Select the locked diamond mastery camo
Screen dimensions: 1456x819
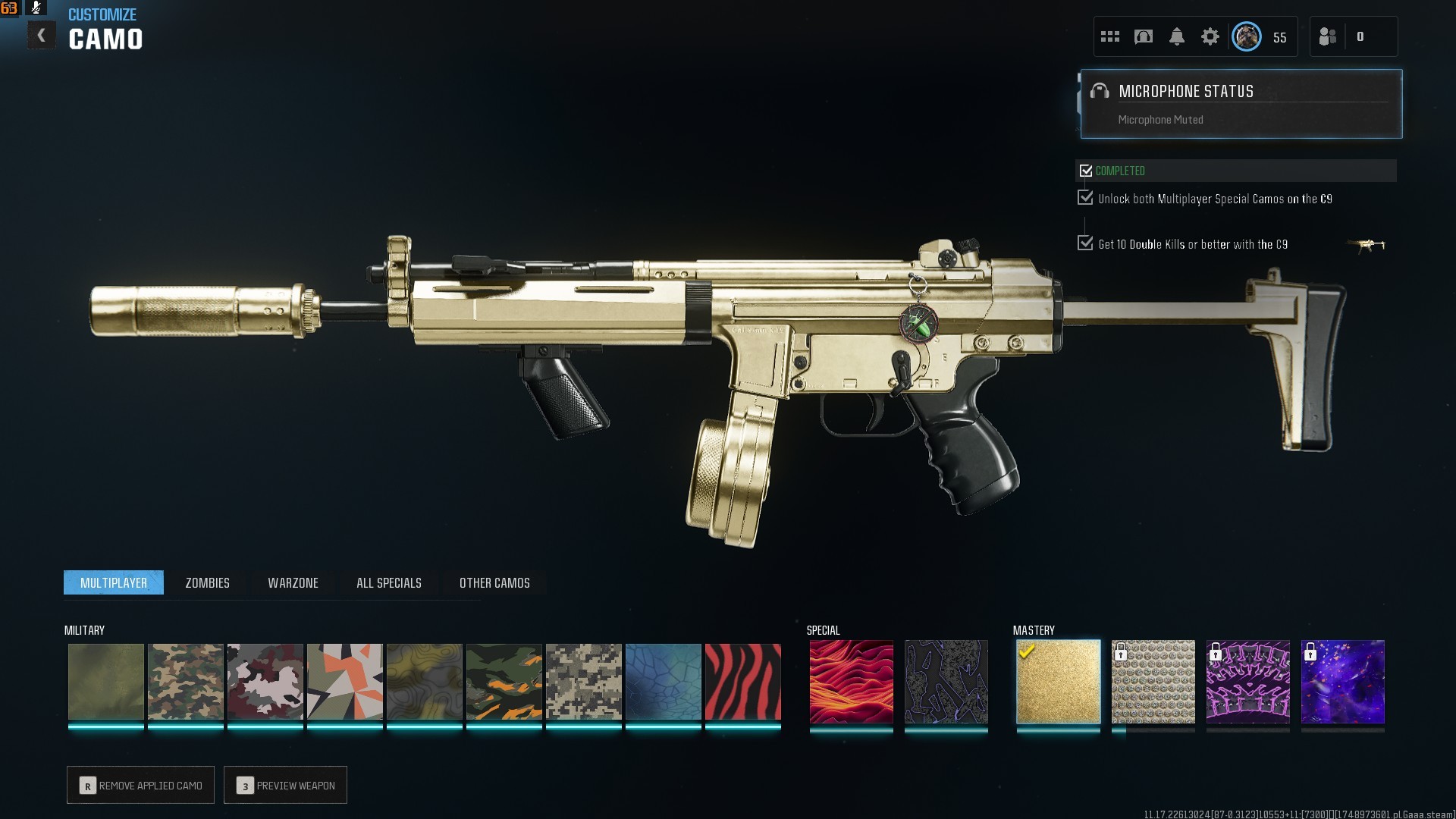(1153, 682)
